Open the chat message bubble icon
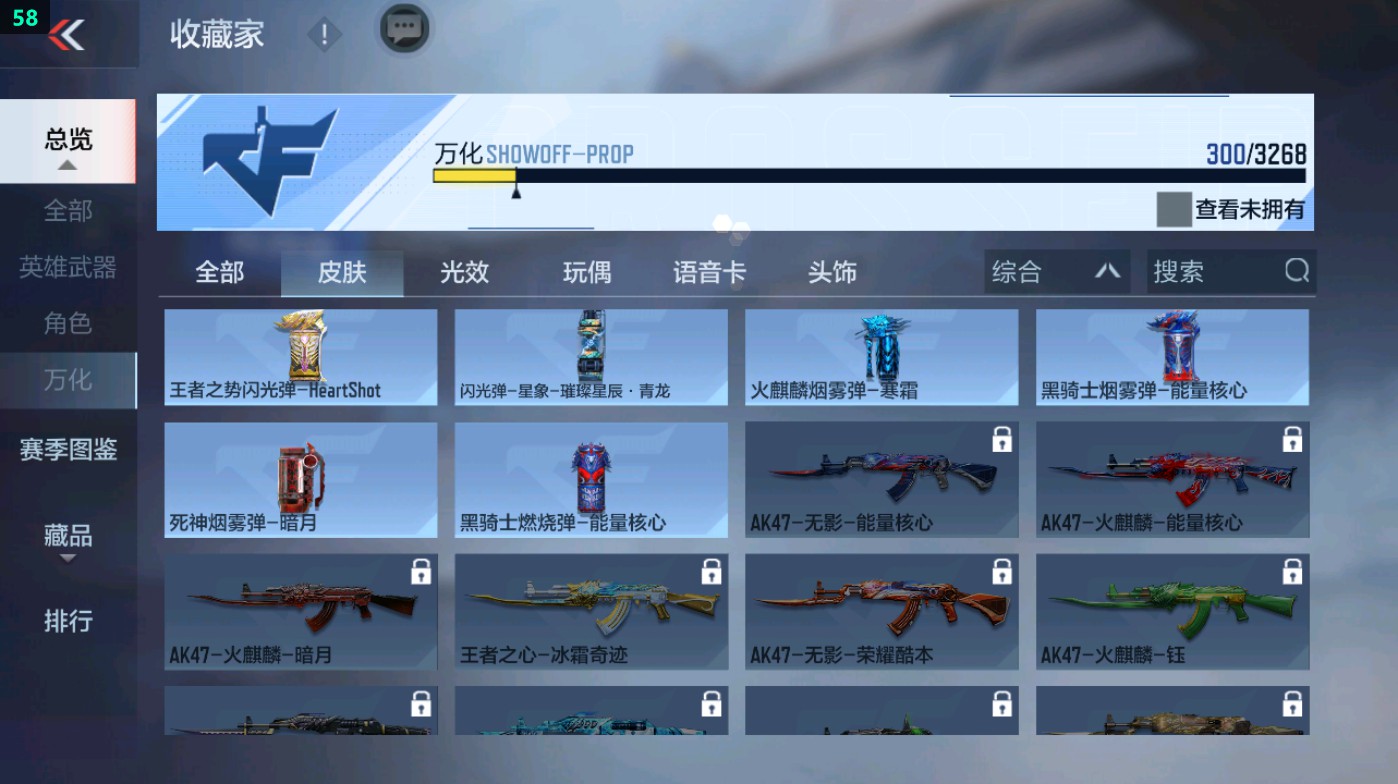 [x=403, y=32]
